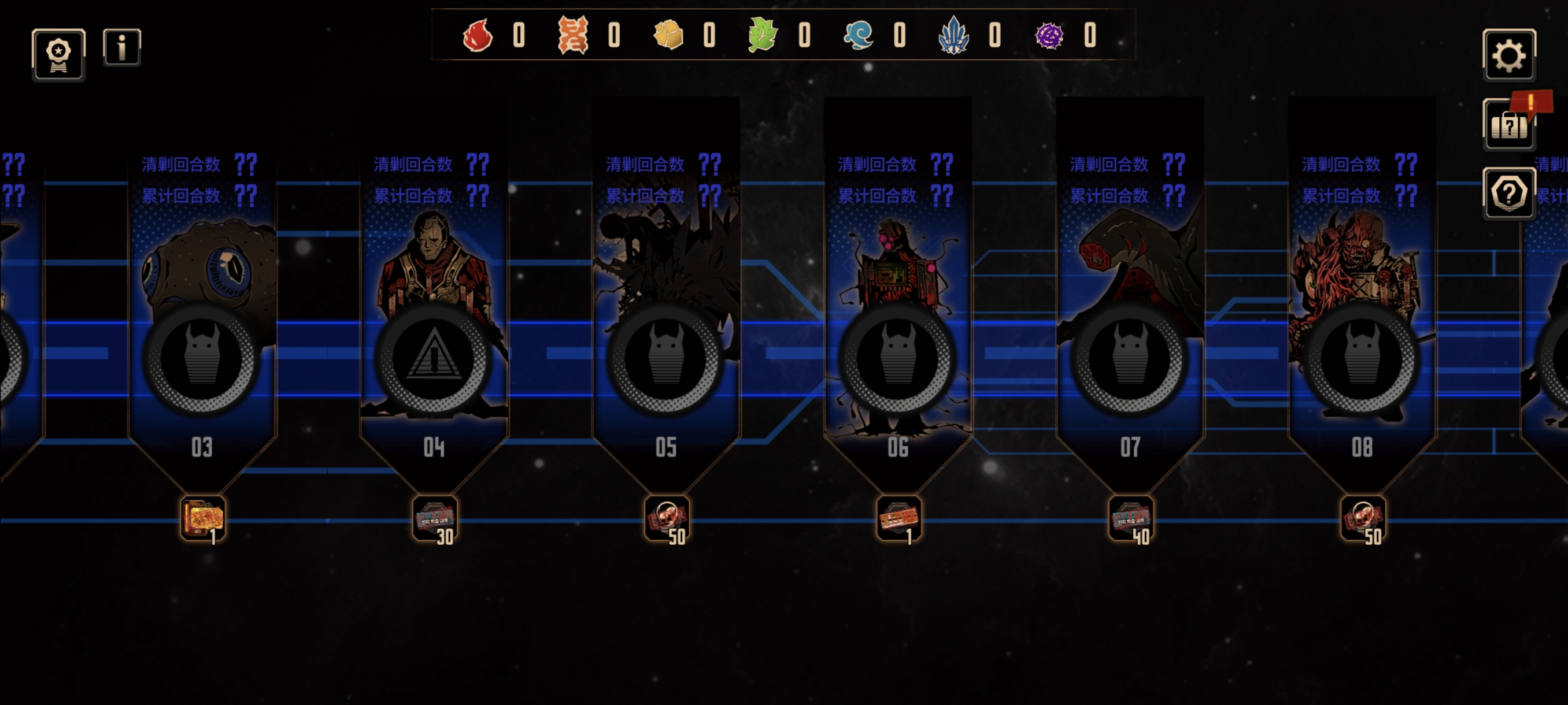Open the question mark help button

[x=1508, y=194]
